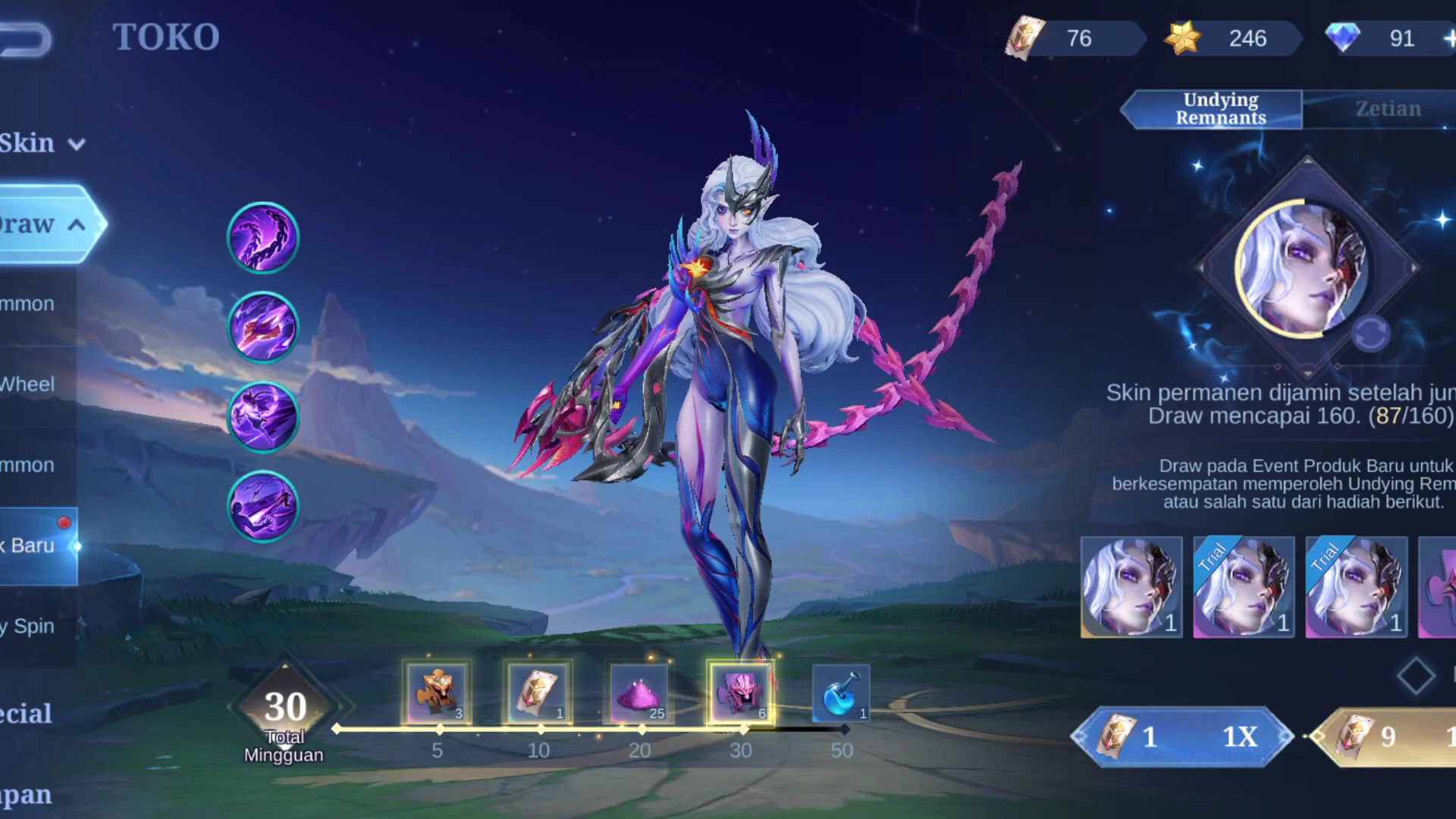
Task: Select the permanent skin reward thumbnail
Action: click(1131, 587)
